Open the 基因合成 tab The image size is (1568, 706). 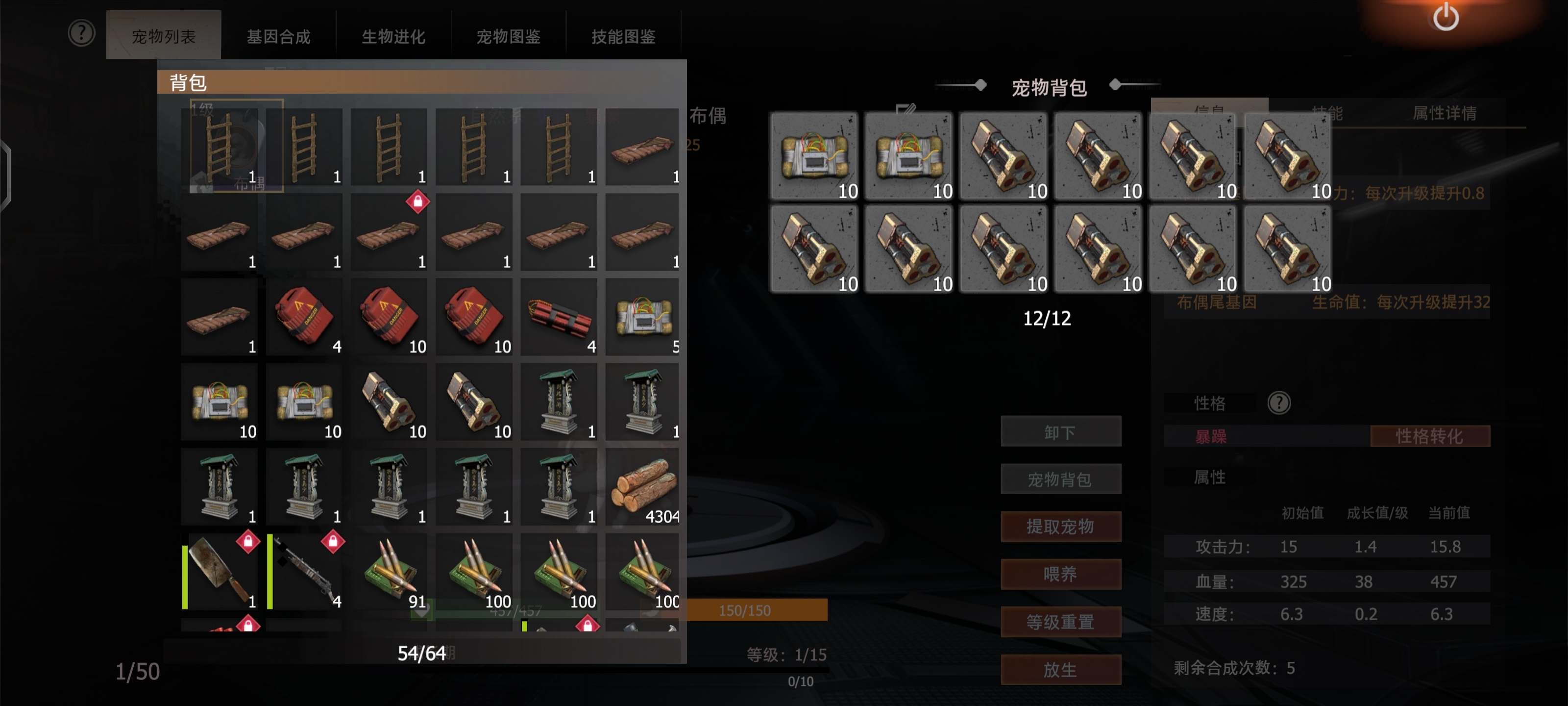pyautogui.click(x=278, y=37)
